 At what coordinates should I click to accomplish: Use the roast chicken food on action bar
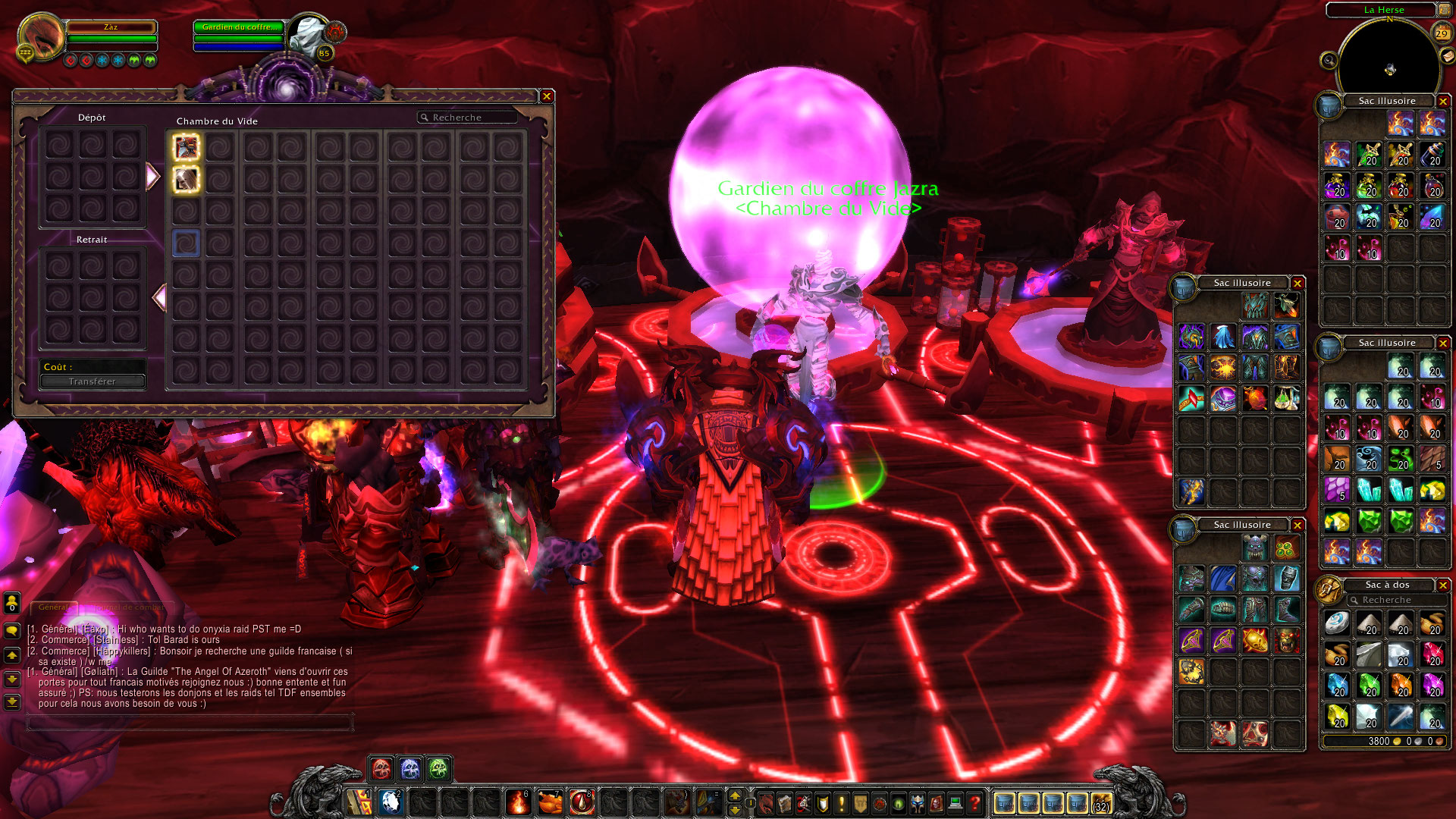550,802
